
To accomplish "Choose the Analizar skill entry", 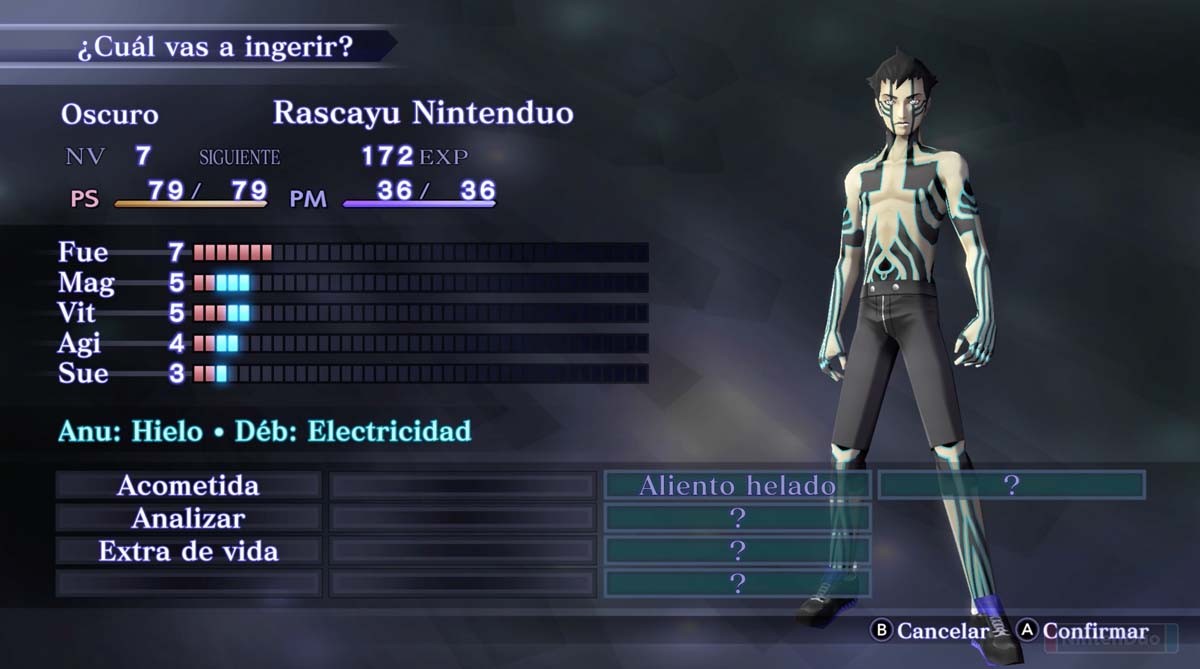I will (x=188, y=518).
